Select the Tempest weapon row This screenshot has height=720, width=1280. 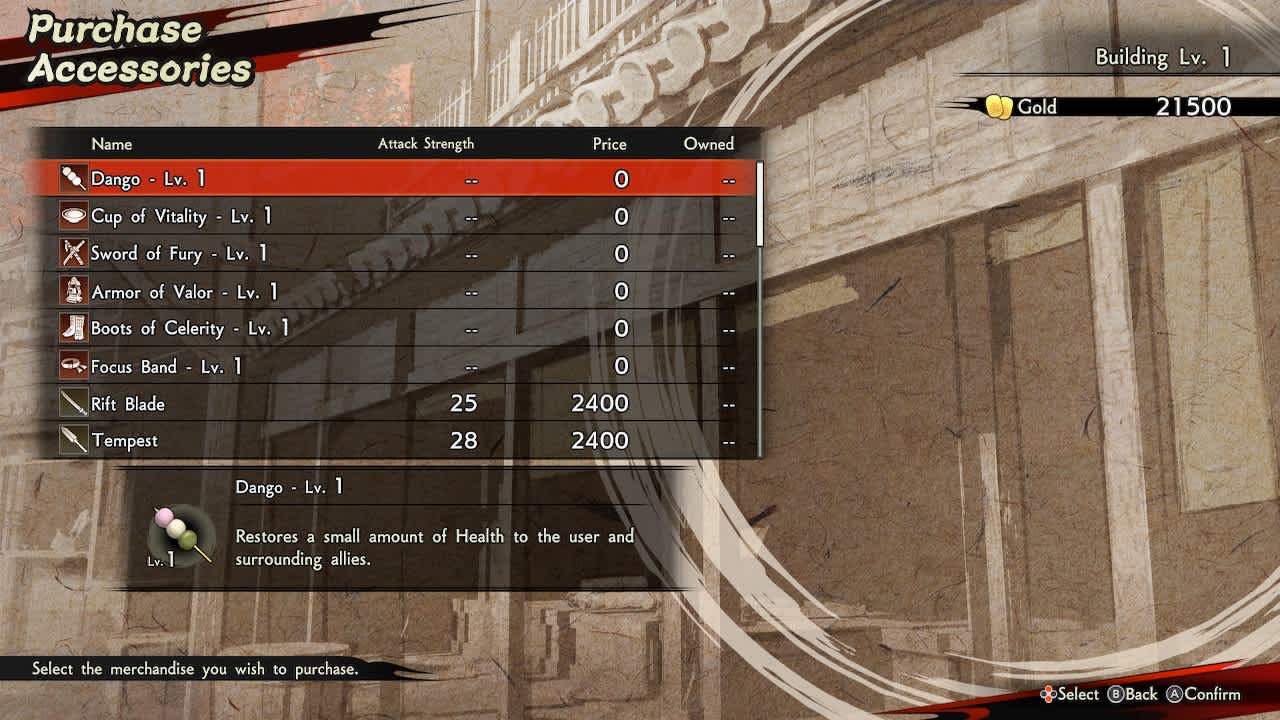pyautogui.click(x=400, y=441)
